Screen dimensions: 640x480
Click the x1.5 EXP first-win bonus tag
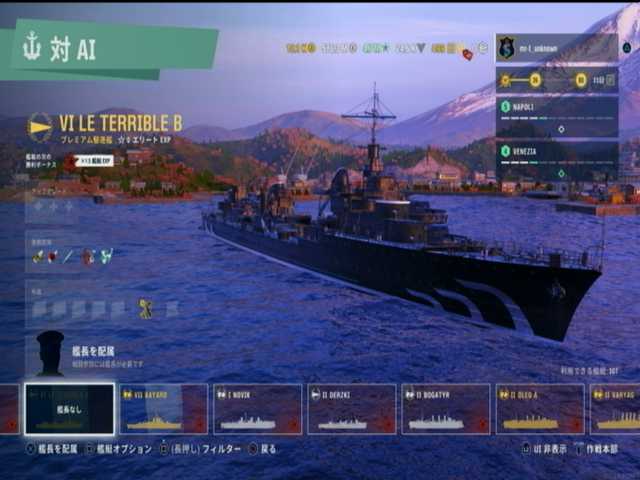[93, 160]
